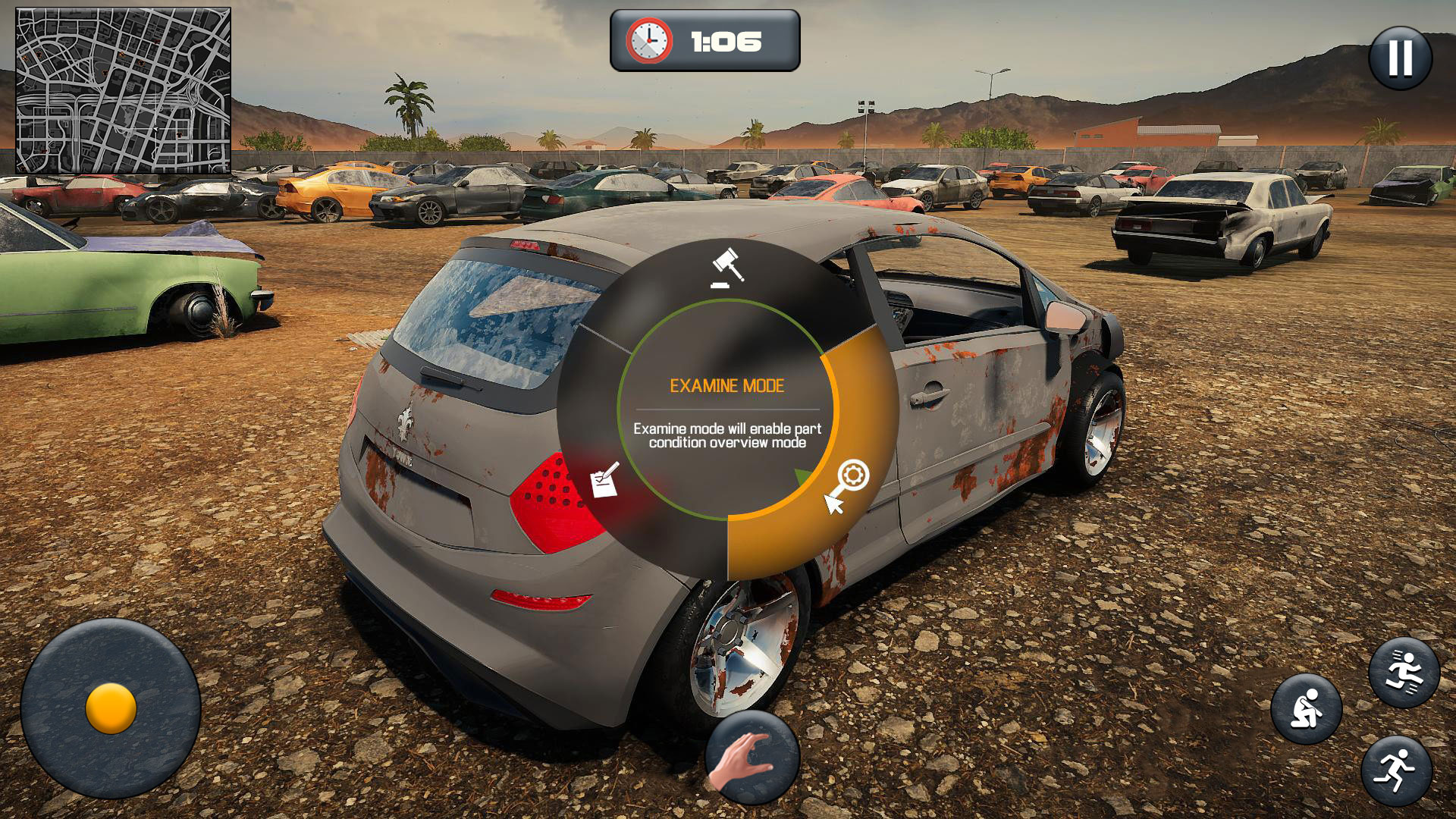Select the checklist notepad option in radial menu
1456x819 pixels.
click(x=604, y=481)
